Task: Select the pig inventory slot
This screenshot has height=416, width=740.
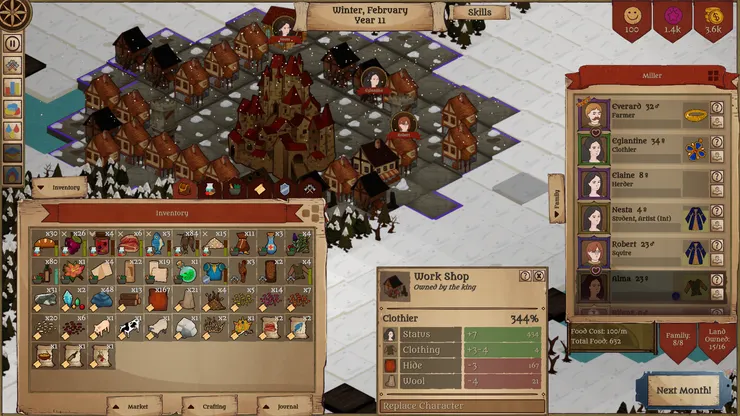Action: click(x=100, y=327)
